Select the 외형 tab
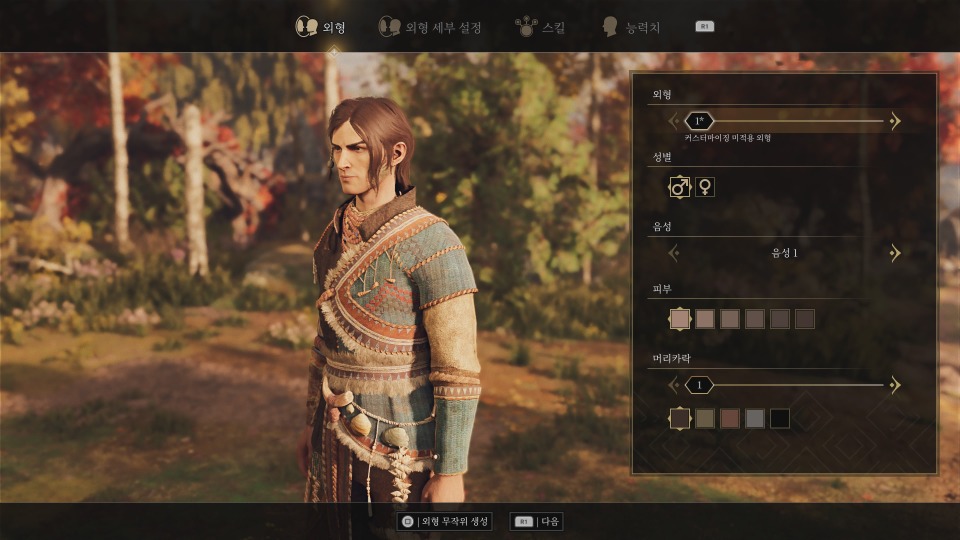The height and width of the screenshot is (540, 960). 320,27
